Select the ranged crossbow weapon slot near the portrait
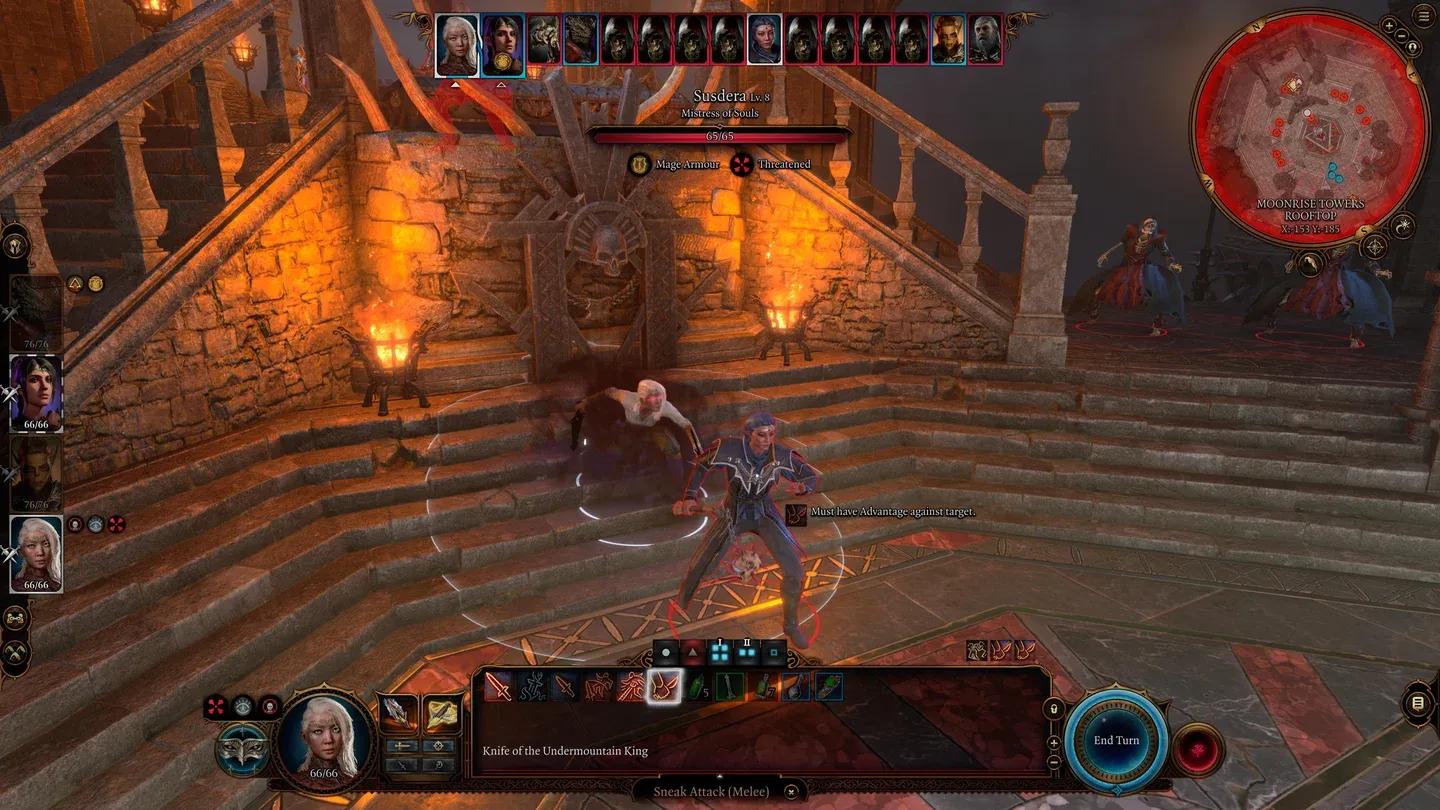This screenshot has height=810, width=1440. (x=440, y=710)
